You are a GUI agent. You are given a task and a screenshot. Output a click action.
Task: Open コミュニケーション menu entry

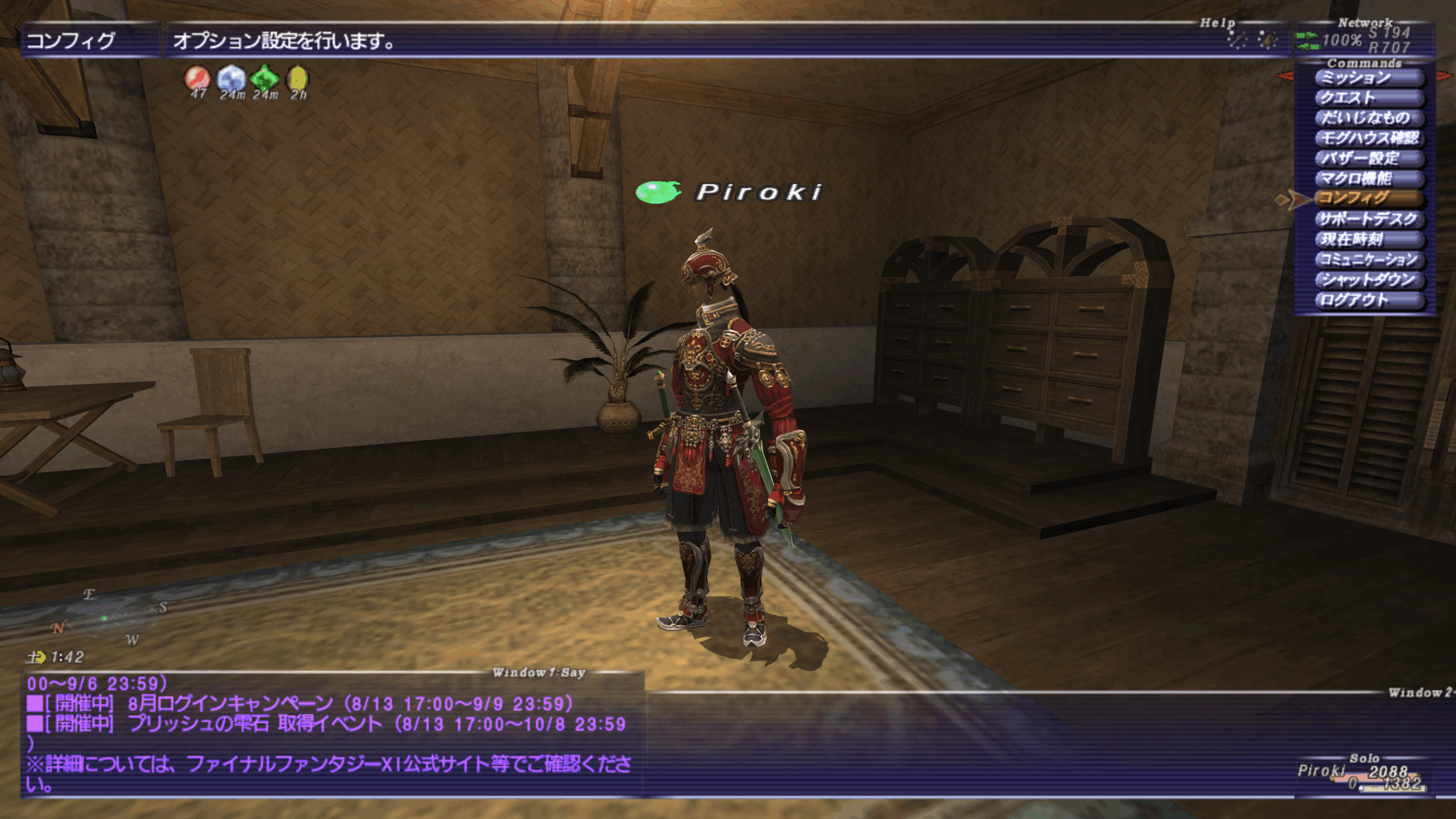pyautogui.click(x=1368, y=259)
